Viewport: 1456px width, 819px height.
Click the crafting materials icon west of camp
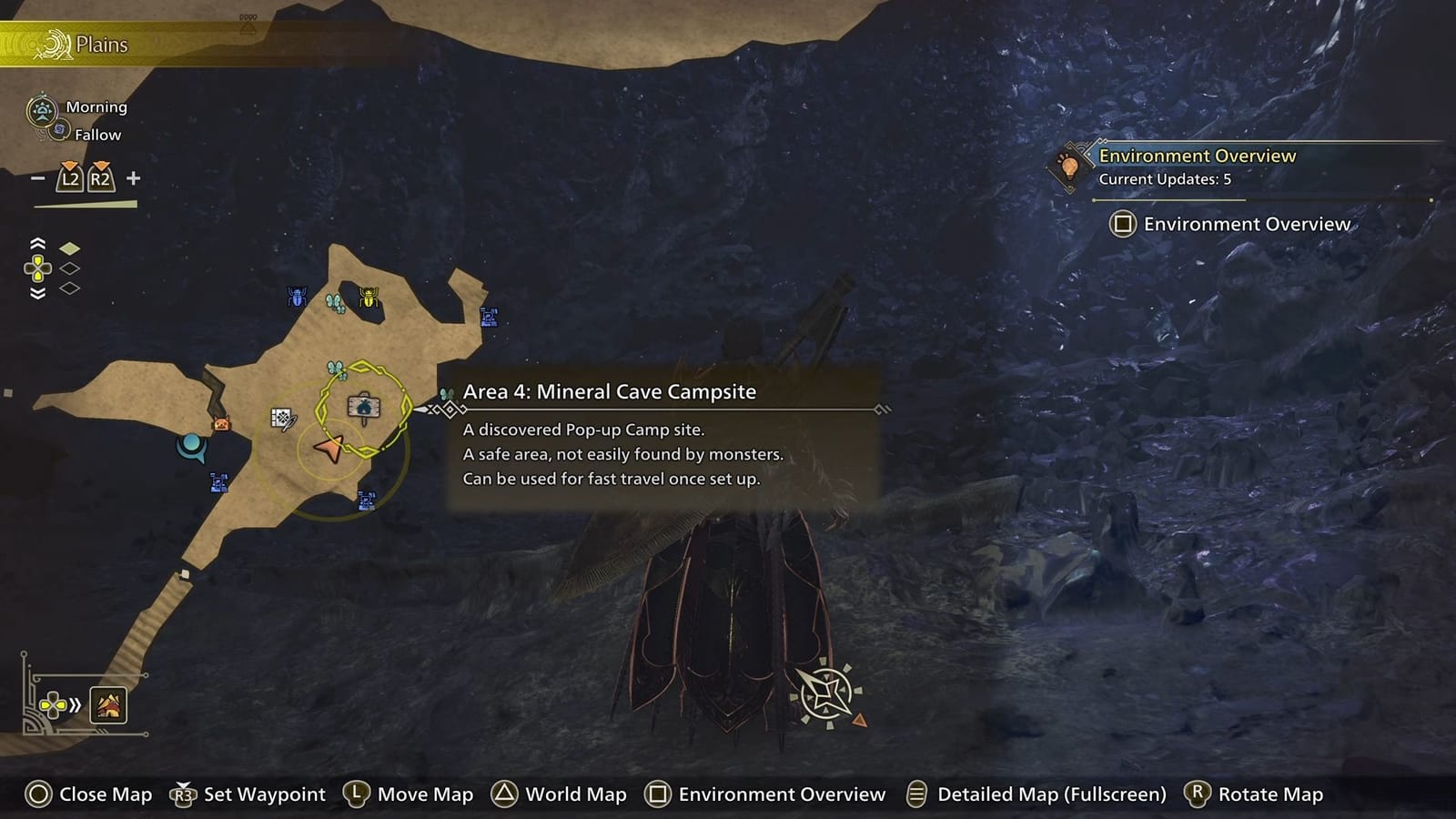283,419
